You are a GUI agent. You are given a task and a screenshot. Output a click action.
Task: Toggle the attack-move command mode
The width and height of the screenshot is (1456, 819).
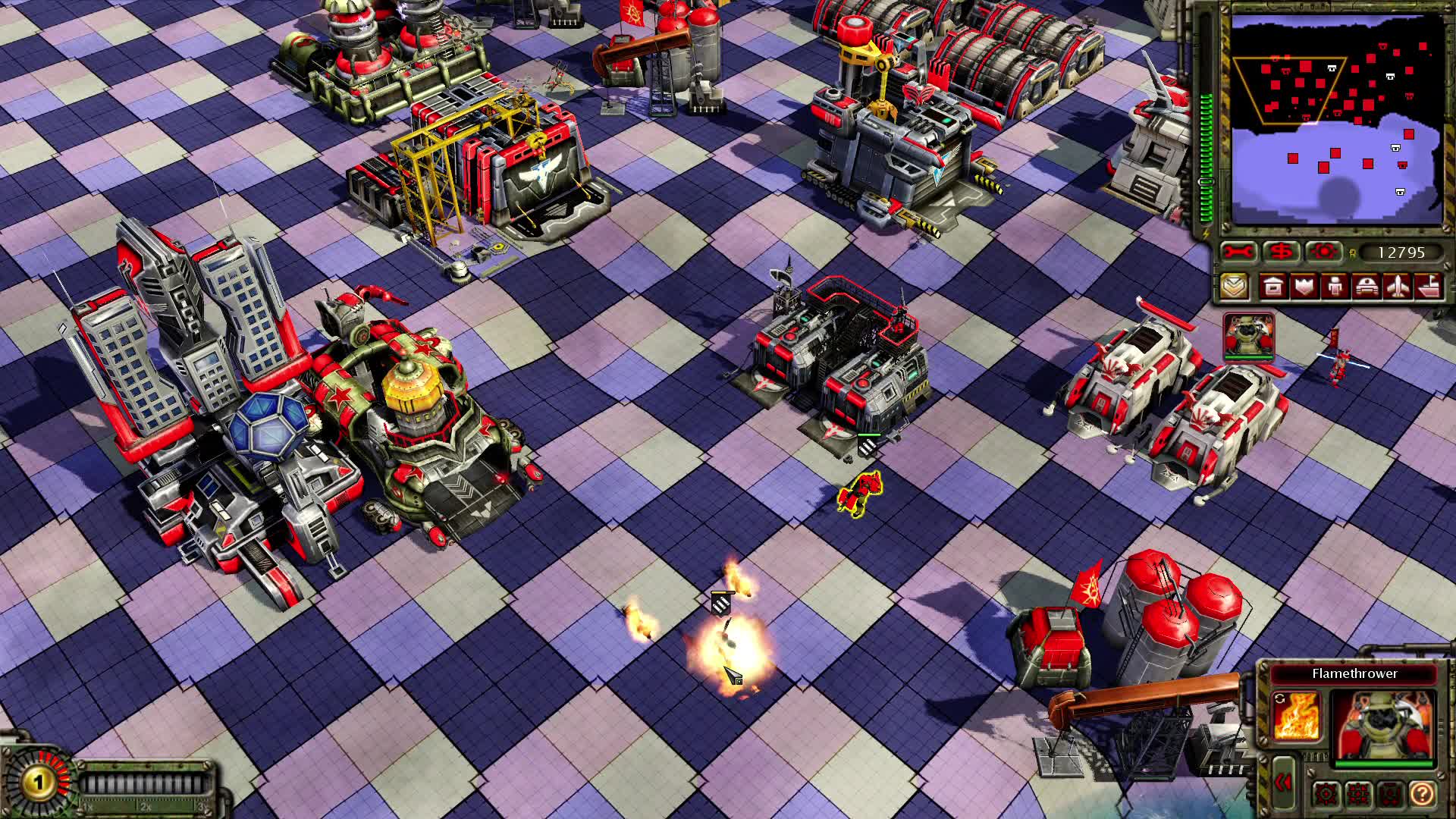click(1326, 793)
